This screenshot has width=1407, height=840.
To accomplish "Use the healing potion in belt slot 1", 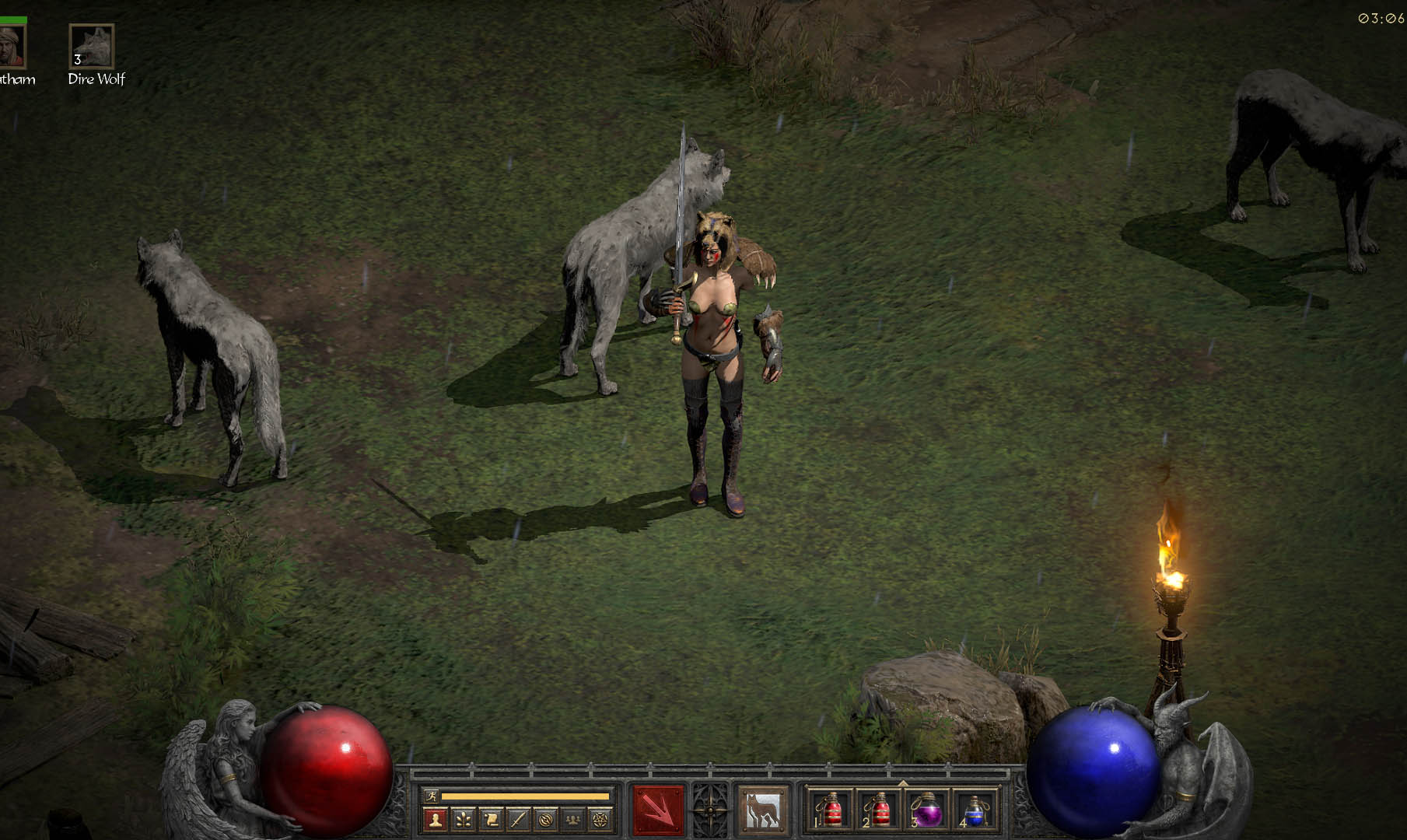I will [x=831, y=810].
